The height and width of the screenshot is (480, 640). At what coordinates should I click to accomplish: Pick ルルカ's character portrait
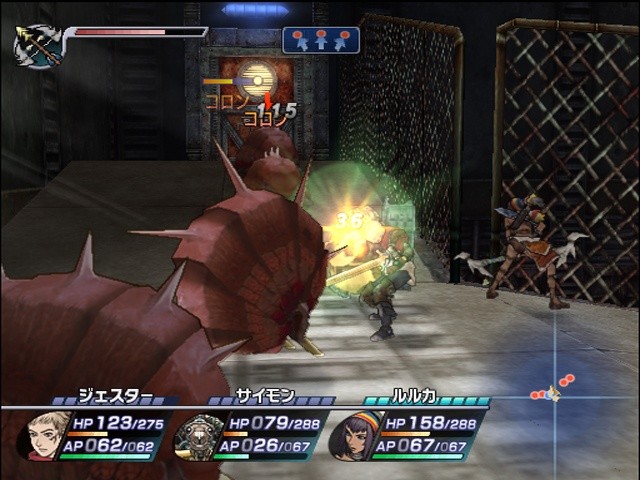pyautogui.click(x=352, y=437)
